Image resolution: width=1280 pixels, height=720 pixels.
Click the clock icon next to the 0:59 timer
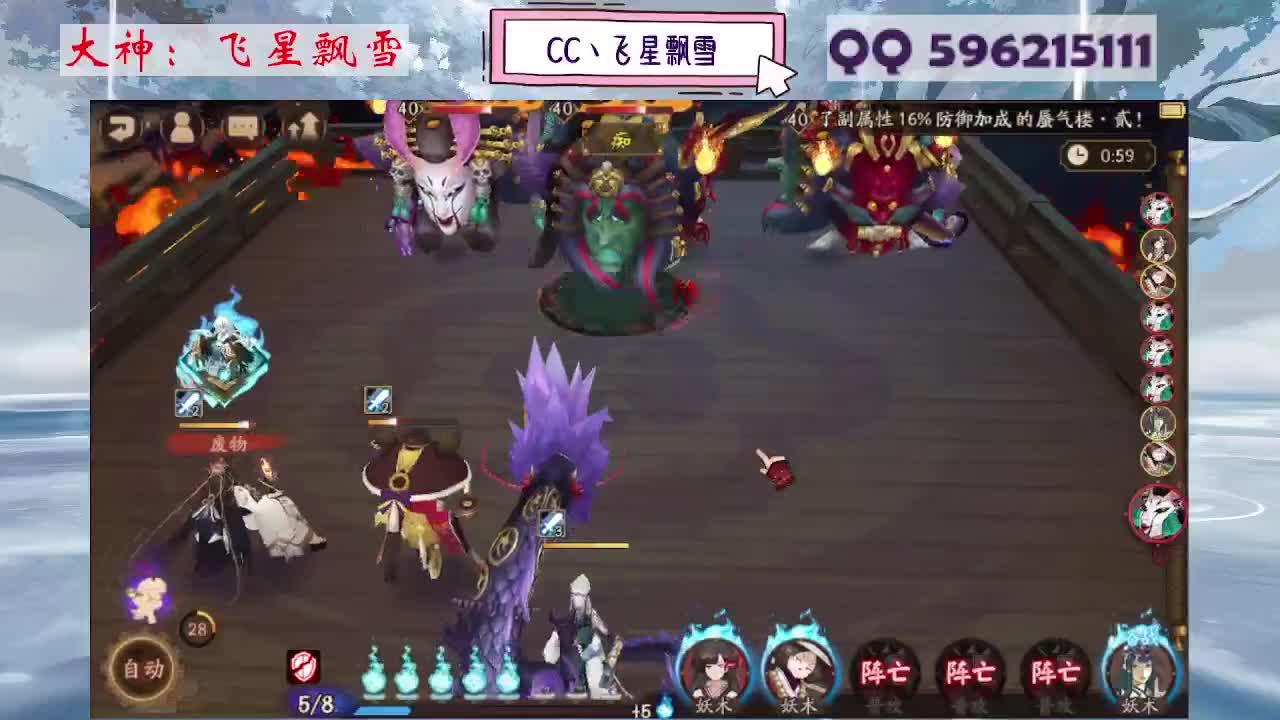(x=1076, y=155)
